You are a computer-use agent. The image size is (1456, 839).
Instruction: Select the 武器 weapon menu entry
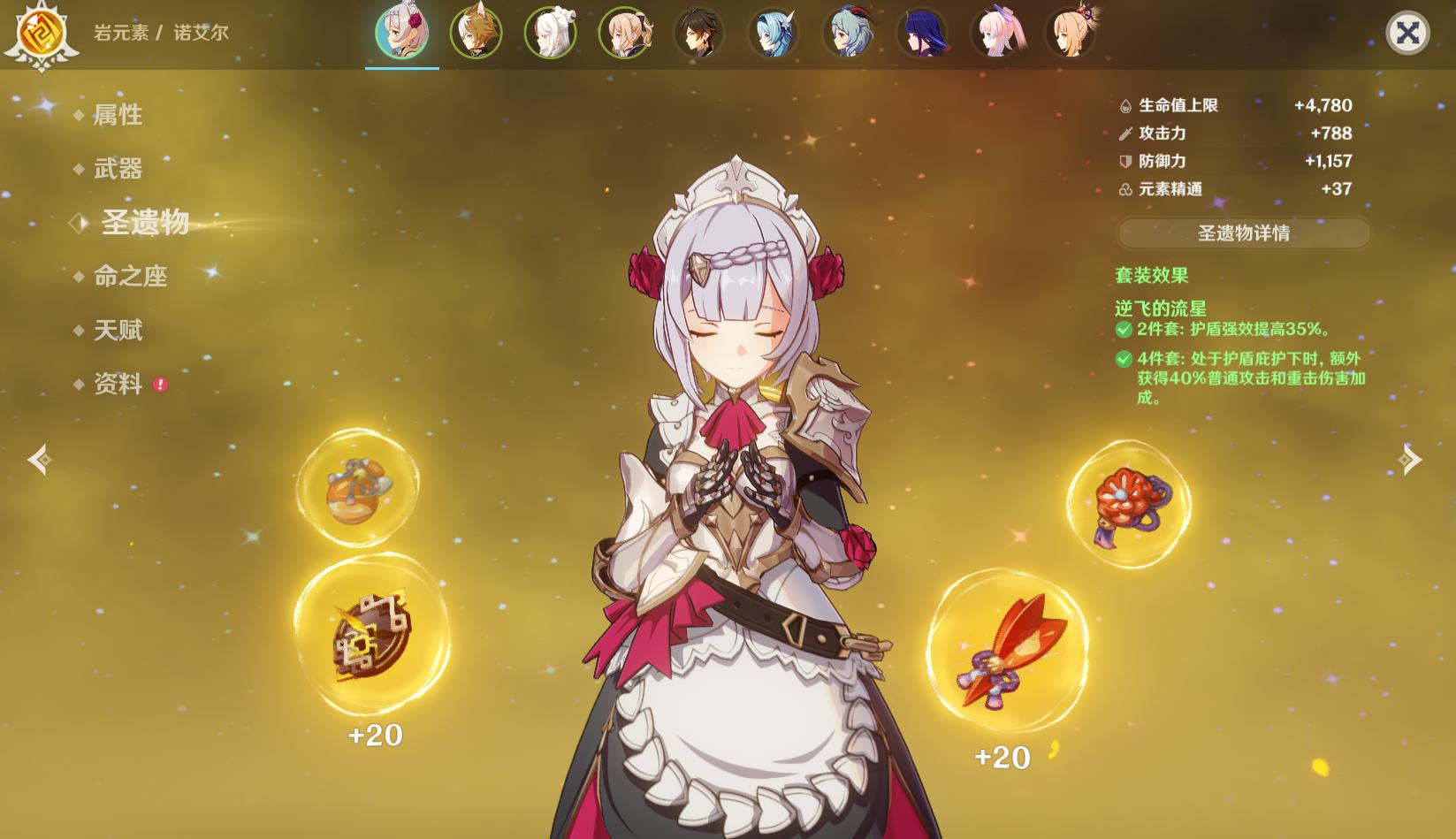click(x=118, y=169)
